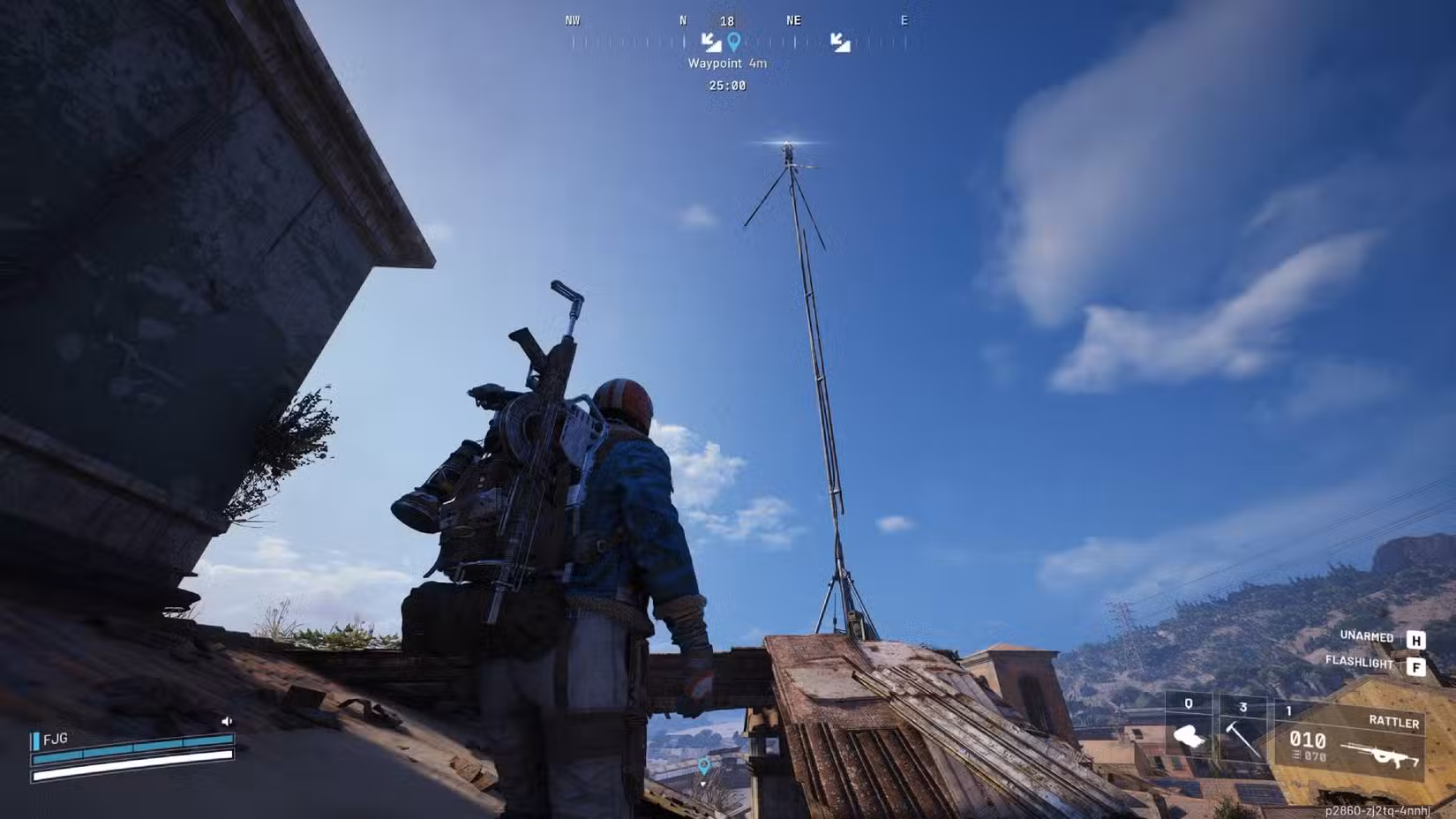Toggle the Flashlight via its F key prompt
Screen dimensions: 1456x819
pos(1416,666)
